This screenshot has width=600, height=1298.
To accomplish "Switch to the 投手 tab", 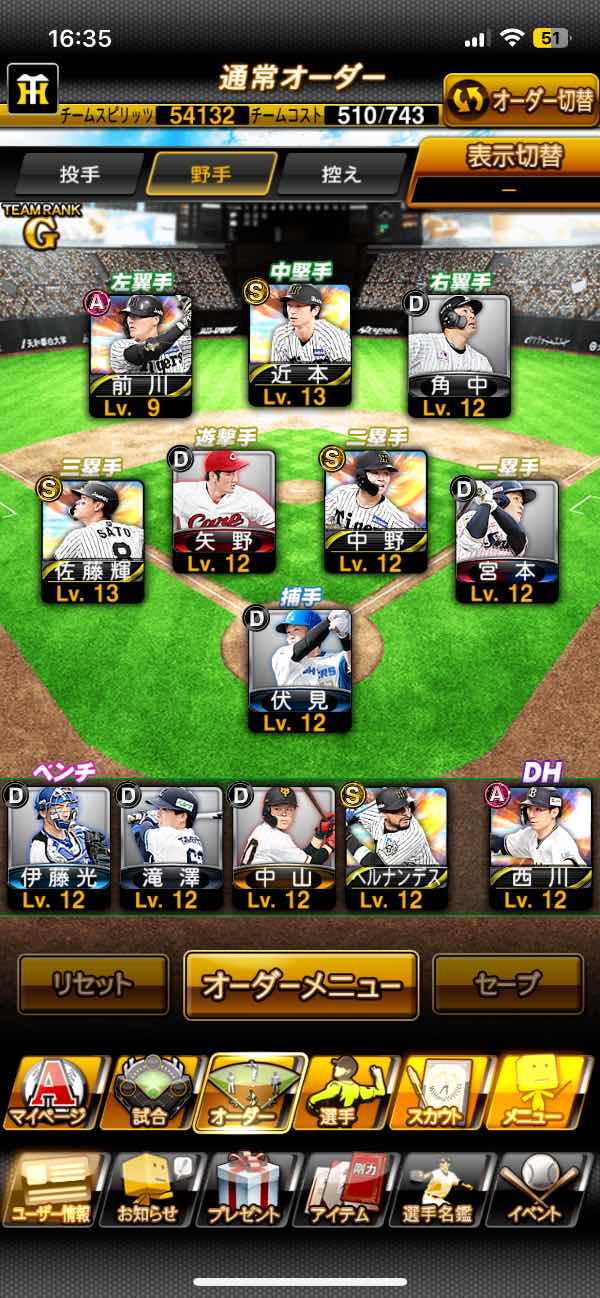I will pyautogui.click(x=80, y=174).
